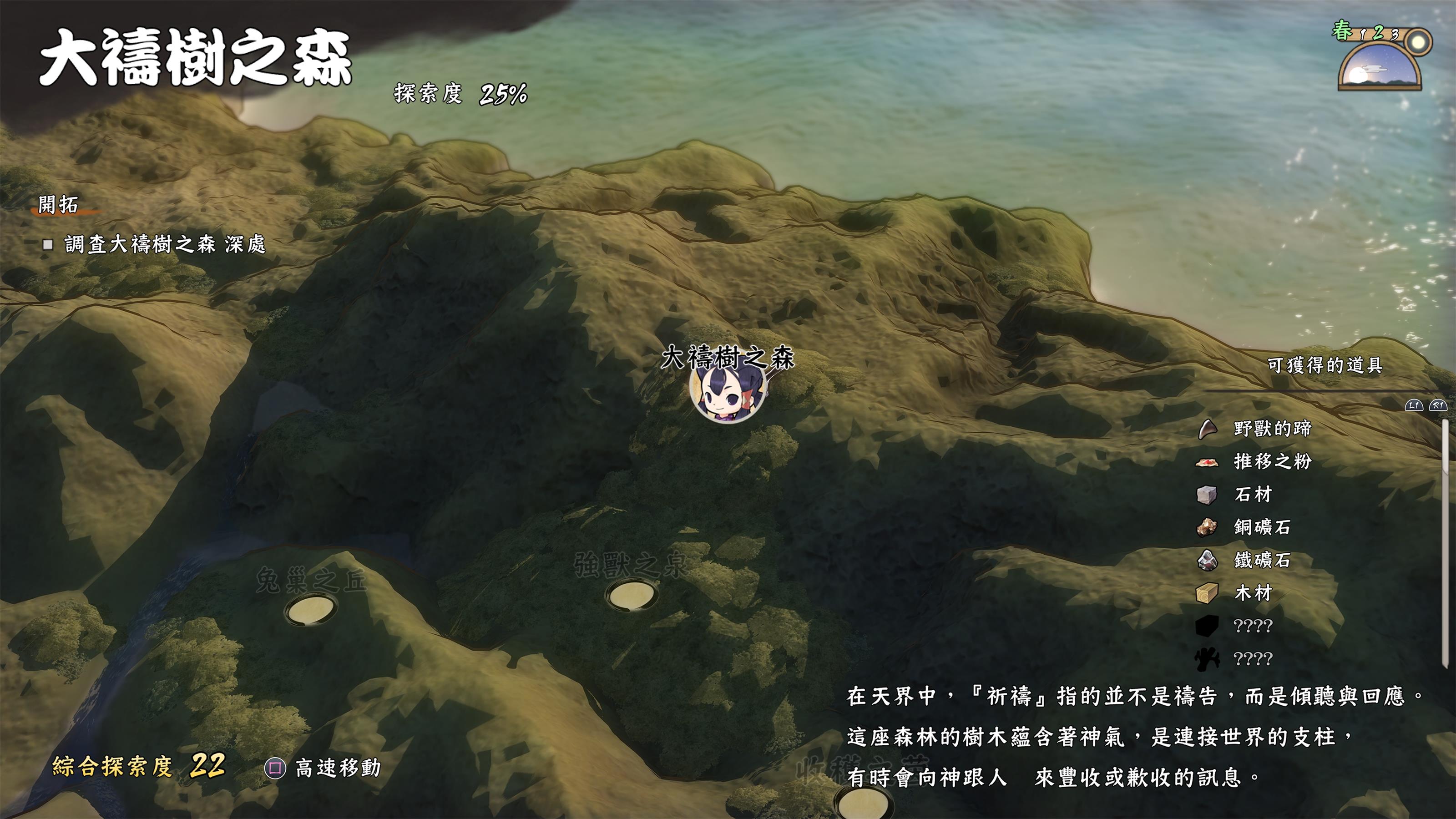Screen dimensions: 1456x819
Task: Select the 鐵礦石 item entry
Action: tap(1262, 560)
